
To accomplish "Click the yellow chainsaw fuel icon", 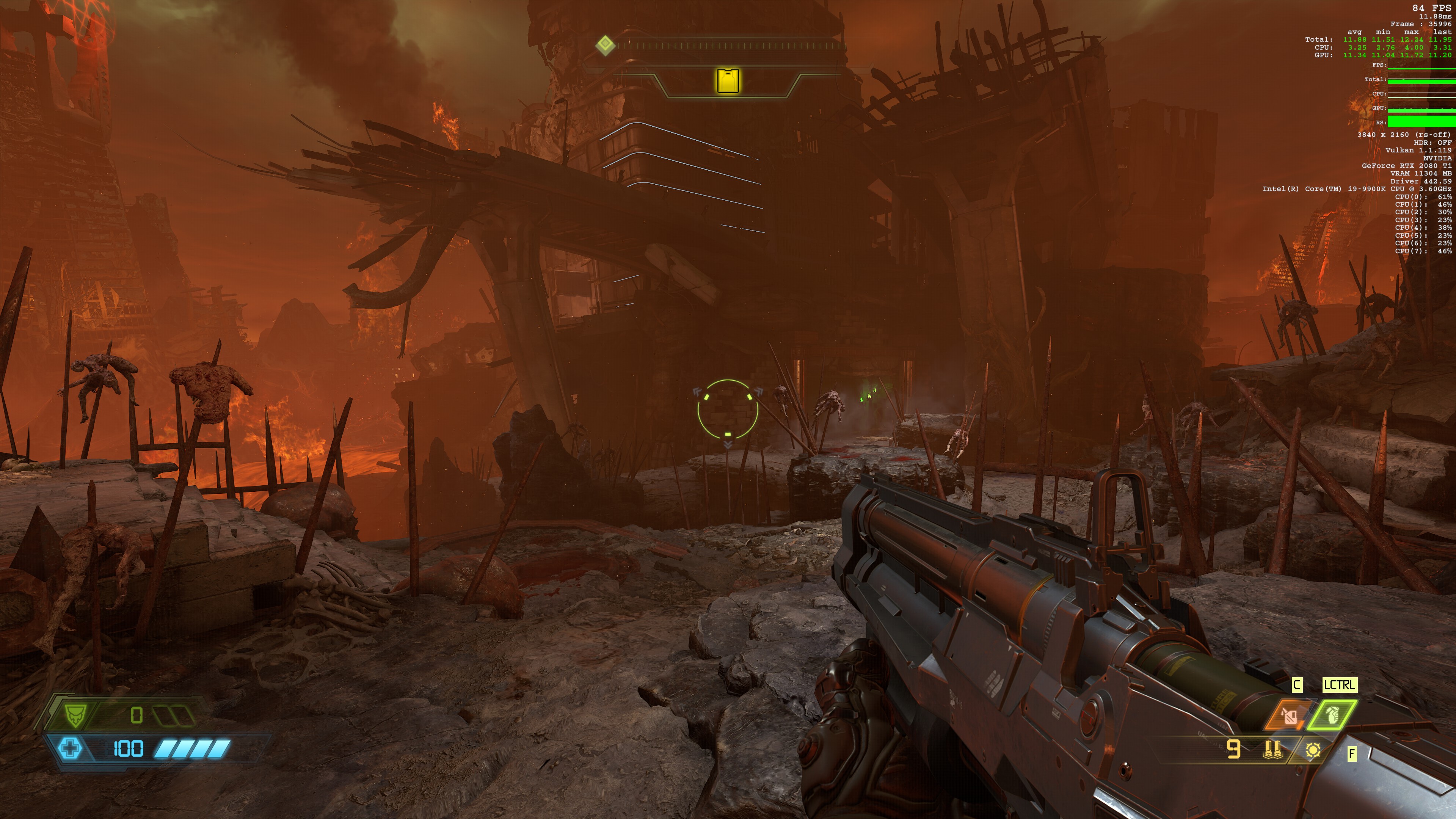I will tap(1313, 750).
